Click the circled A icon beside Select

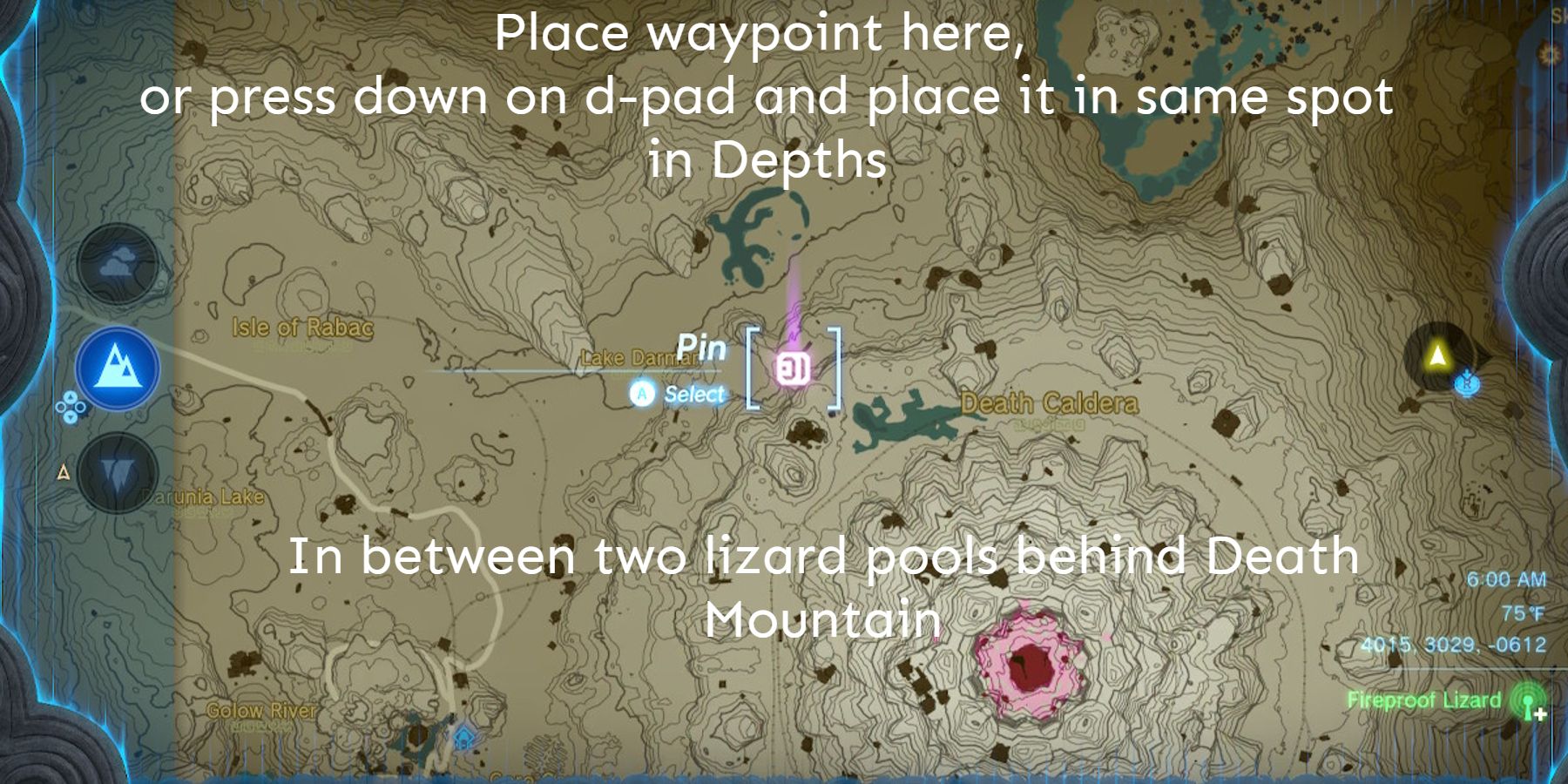641,394
